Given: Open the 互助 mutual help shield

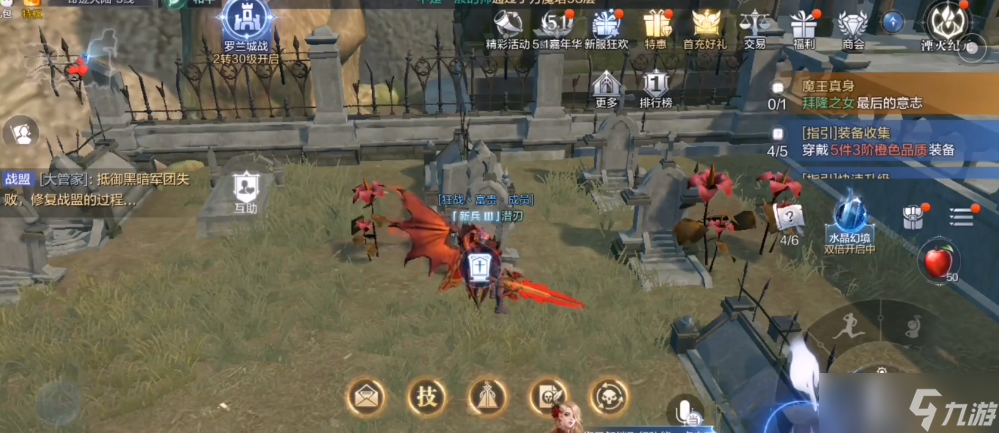Looking at the screenshot, I should (x=245, y=190).
